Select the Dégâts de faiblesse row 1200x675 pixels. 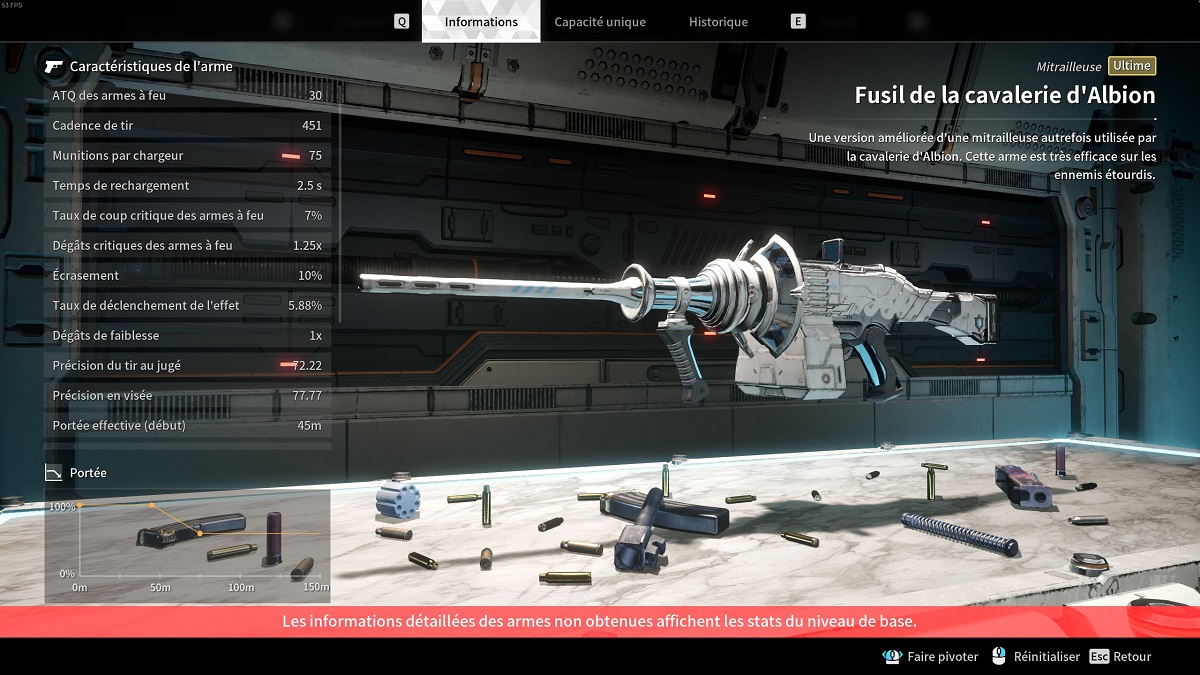point(187,336)
